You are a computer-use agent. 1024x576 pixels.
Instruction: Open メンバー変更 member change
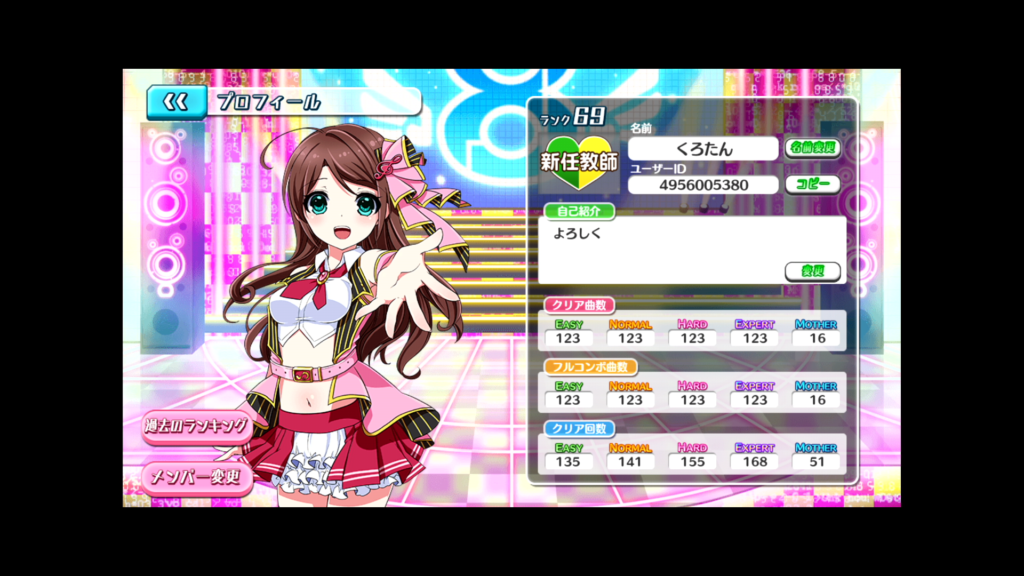pos(196,477)
